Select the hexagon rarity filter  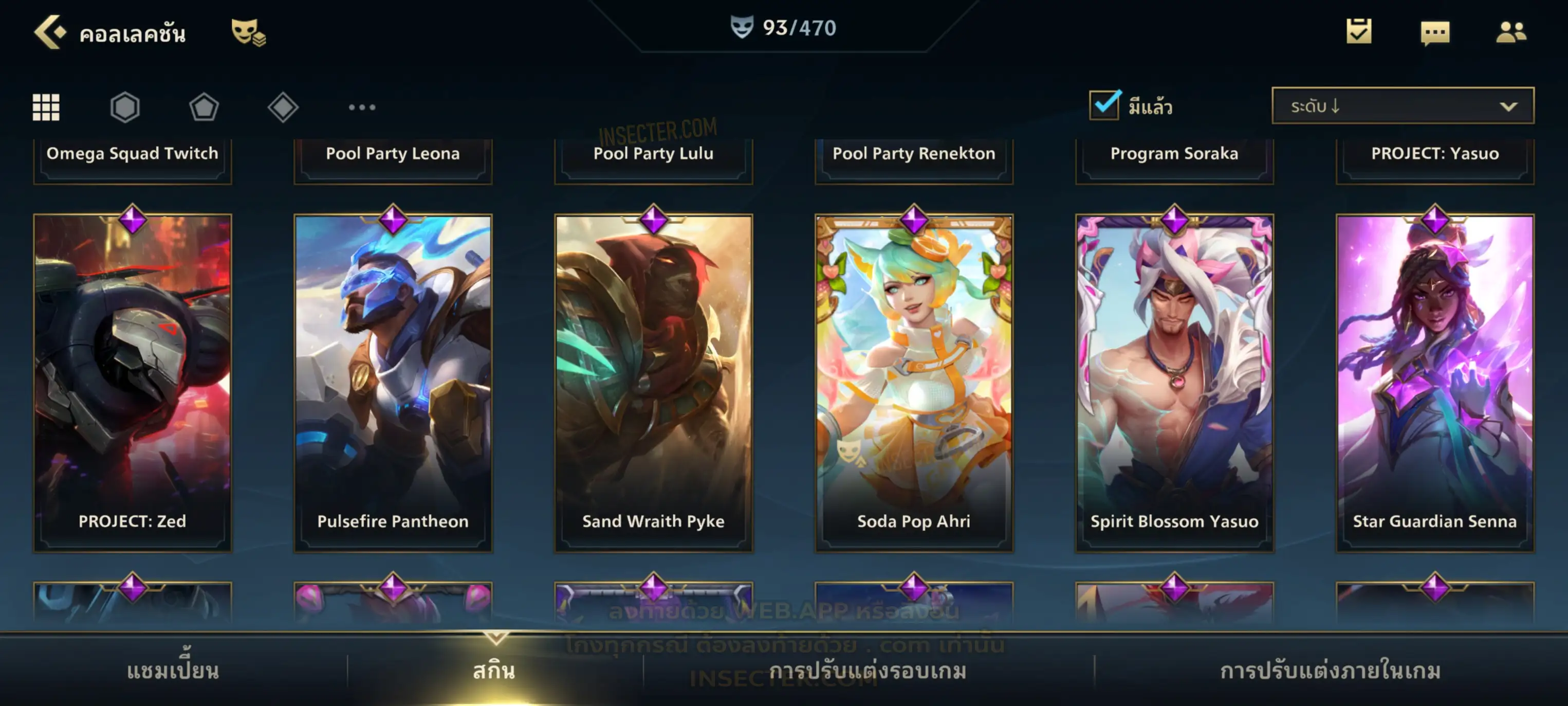point(125,107)
